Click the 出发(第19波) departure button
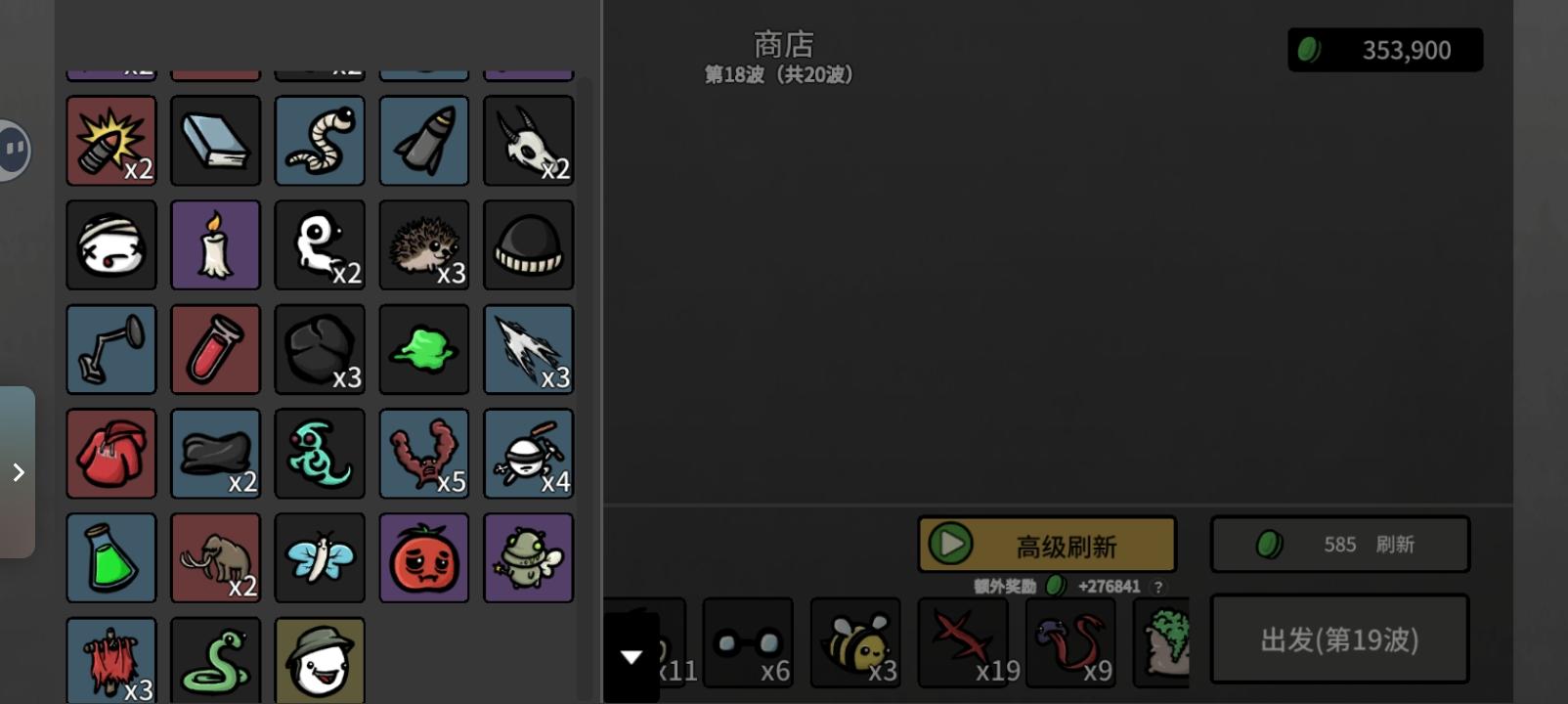The image size is (1568, 704). pos(1339,639)
